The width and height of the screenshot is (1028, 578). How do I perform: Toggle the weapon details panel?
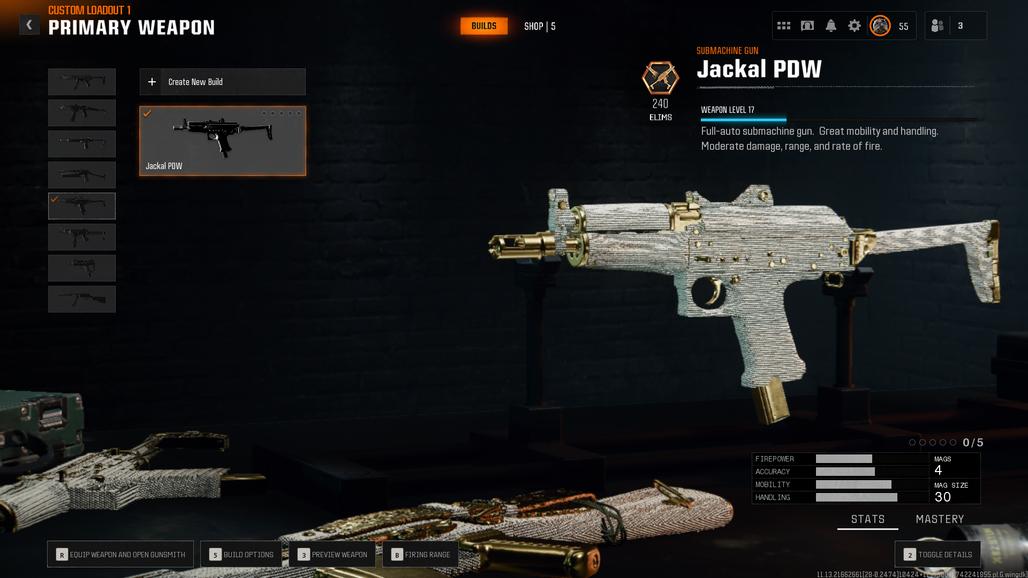(x=937, y=554)
